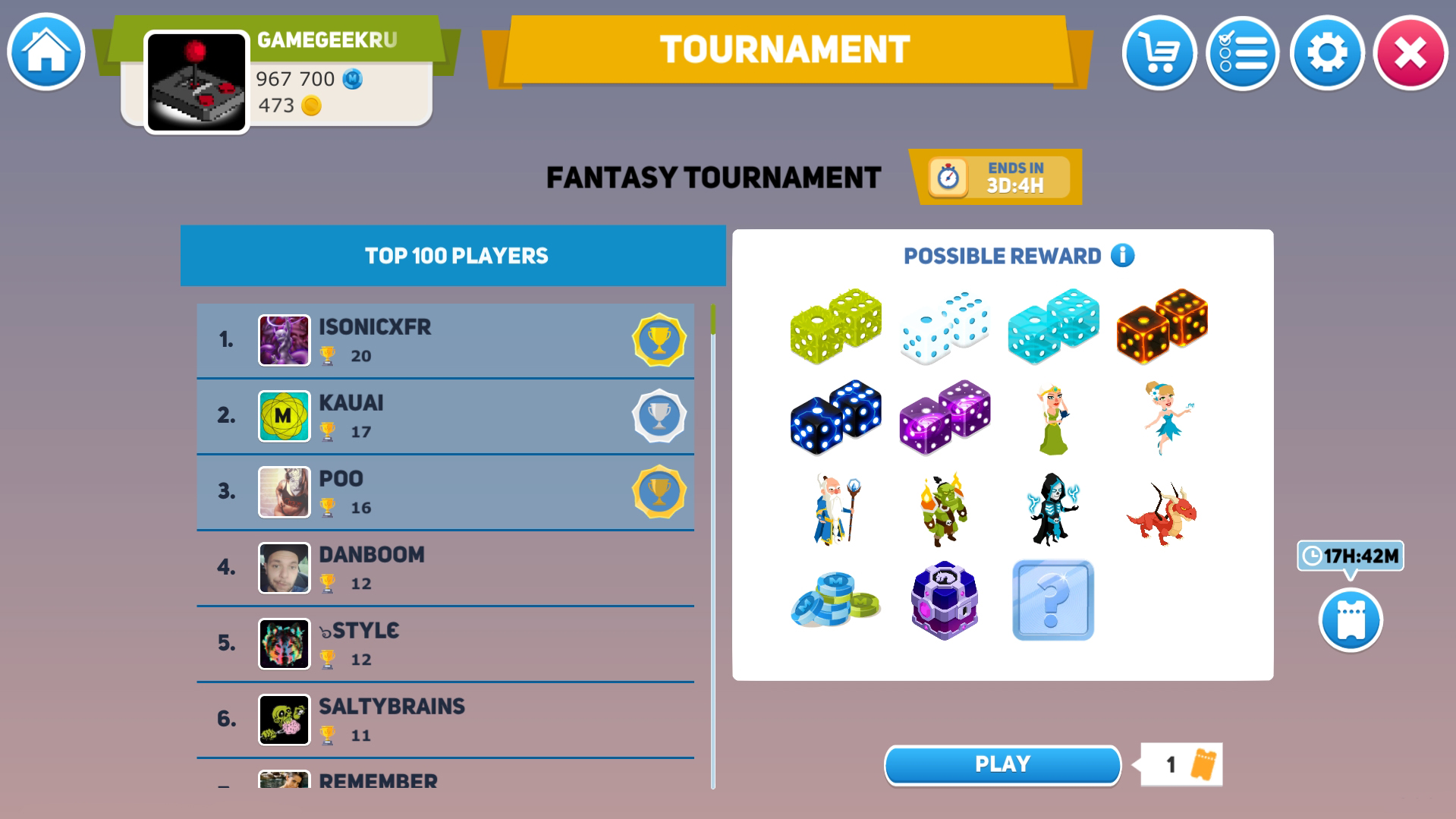Click the stopwatch on the ENDS IN badge

click(x=948, y=178)
